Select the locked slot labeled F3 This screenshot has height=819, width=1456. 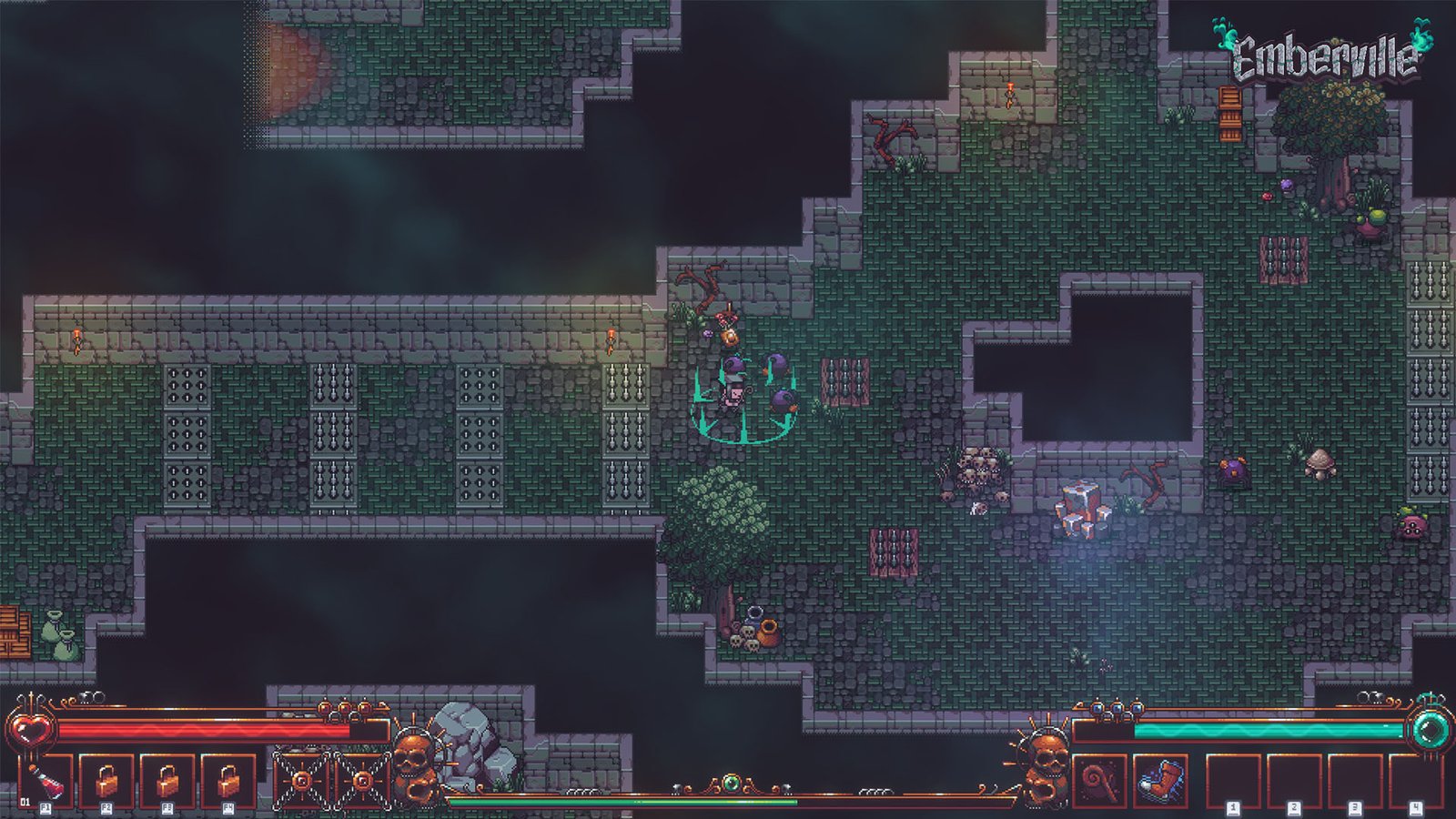(167, 781)
